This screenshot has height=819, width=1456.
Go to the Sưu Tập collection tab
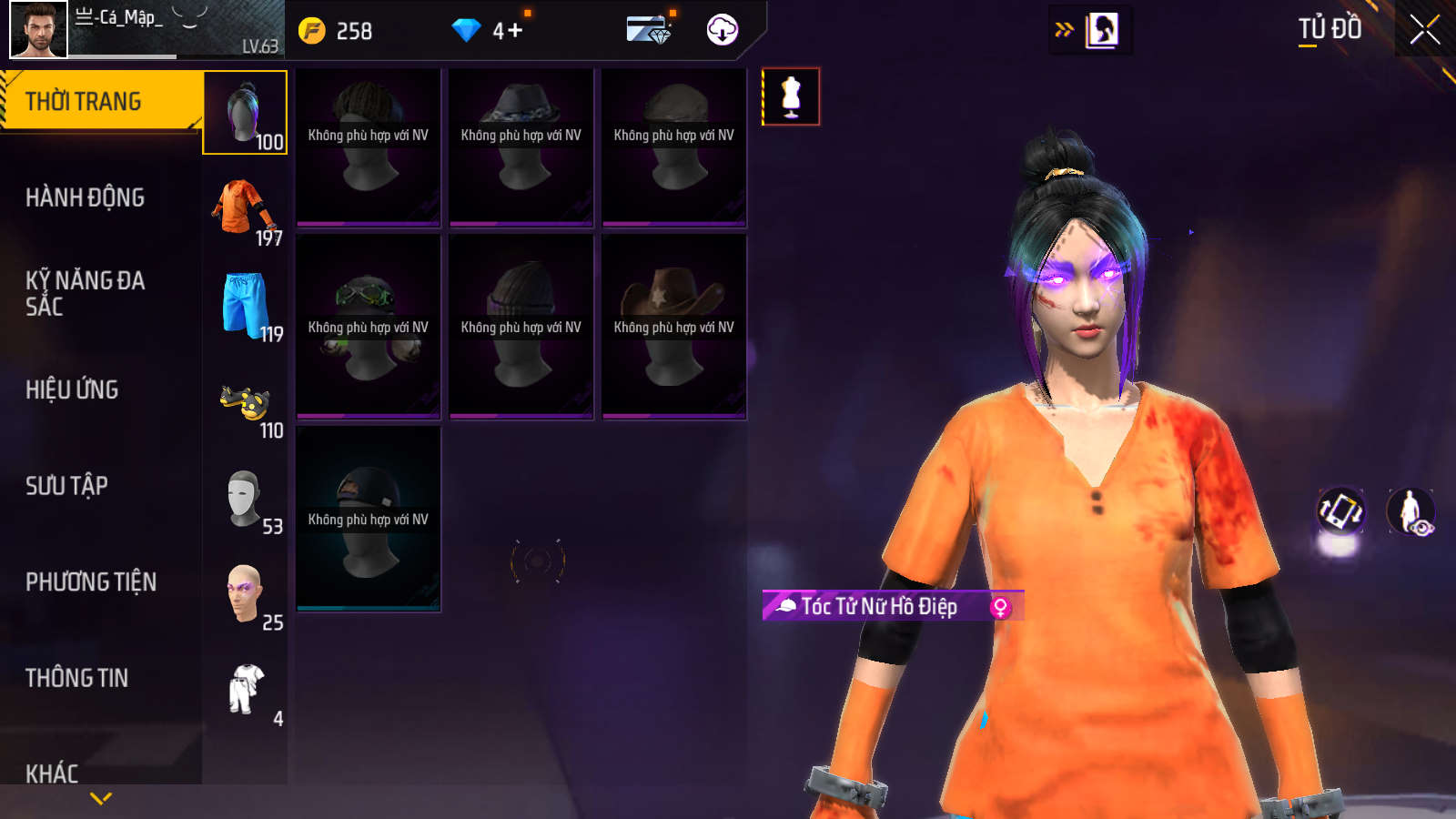point(66,486)
